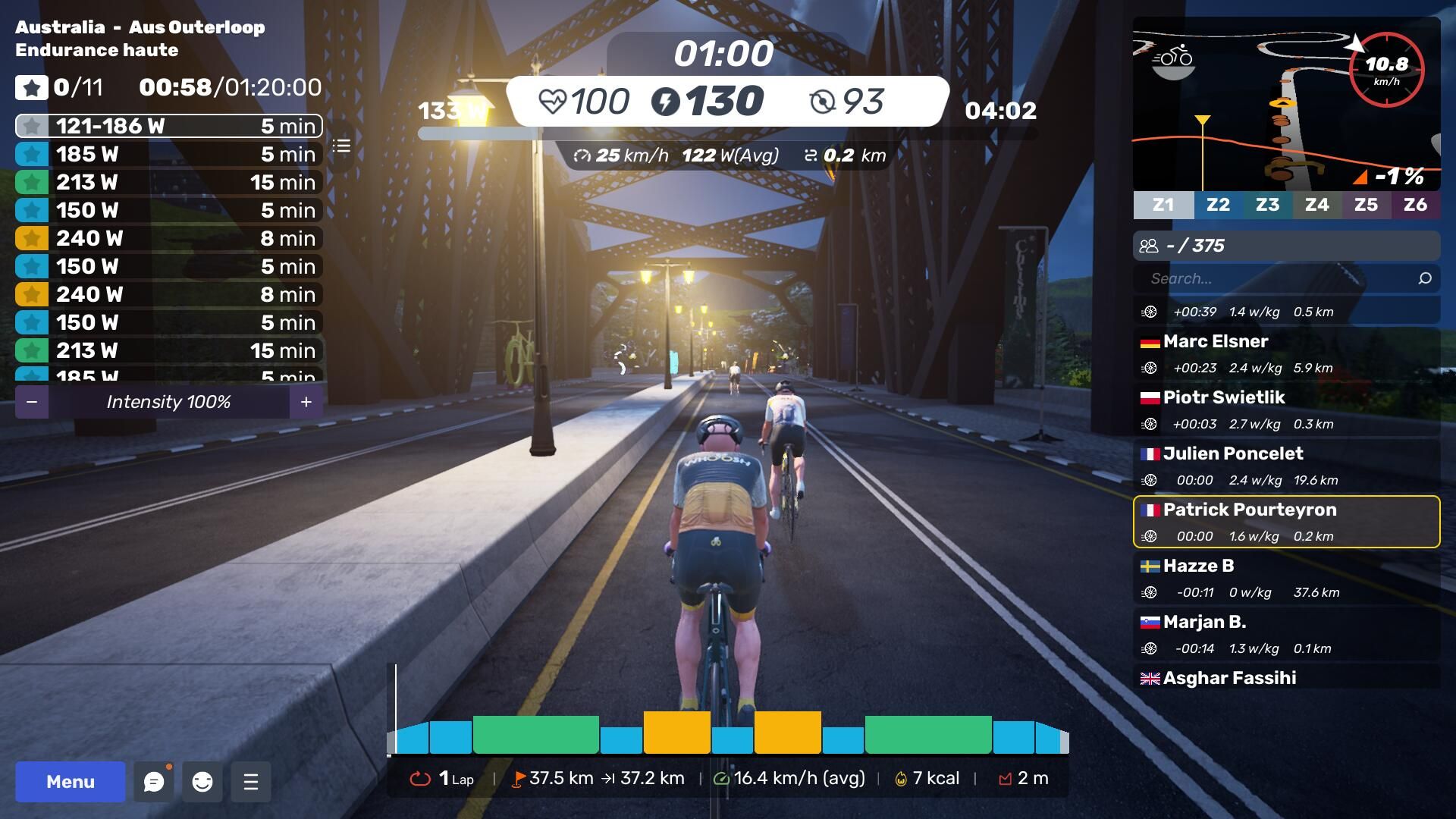Click the three-line list button beside Menu

(x=251, y=782)
